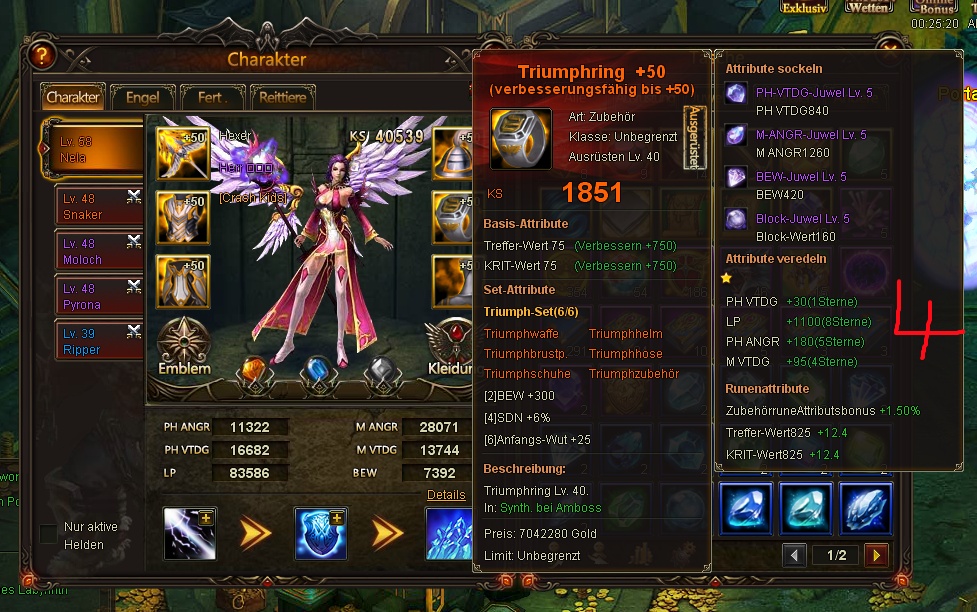977x612 pixels.
Task: Go to the next inventory page
Action: [876, 555]
